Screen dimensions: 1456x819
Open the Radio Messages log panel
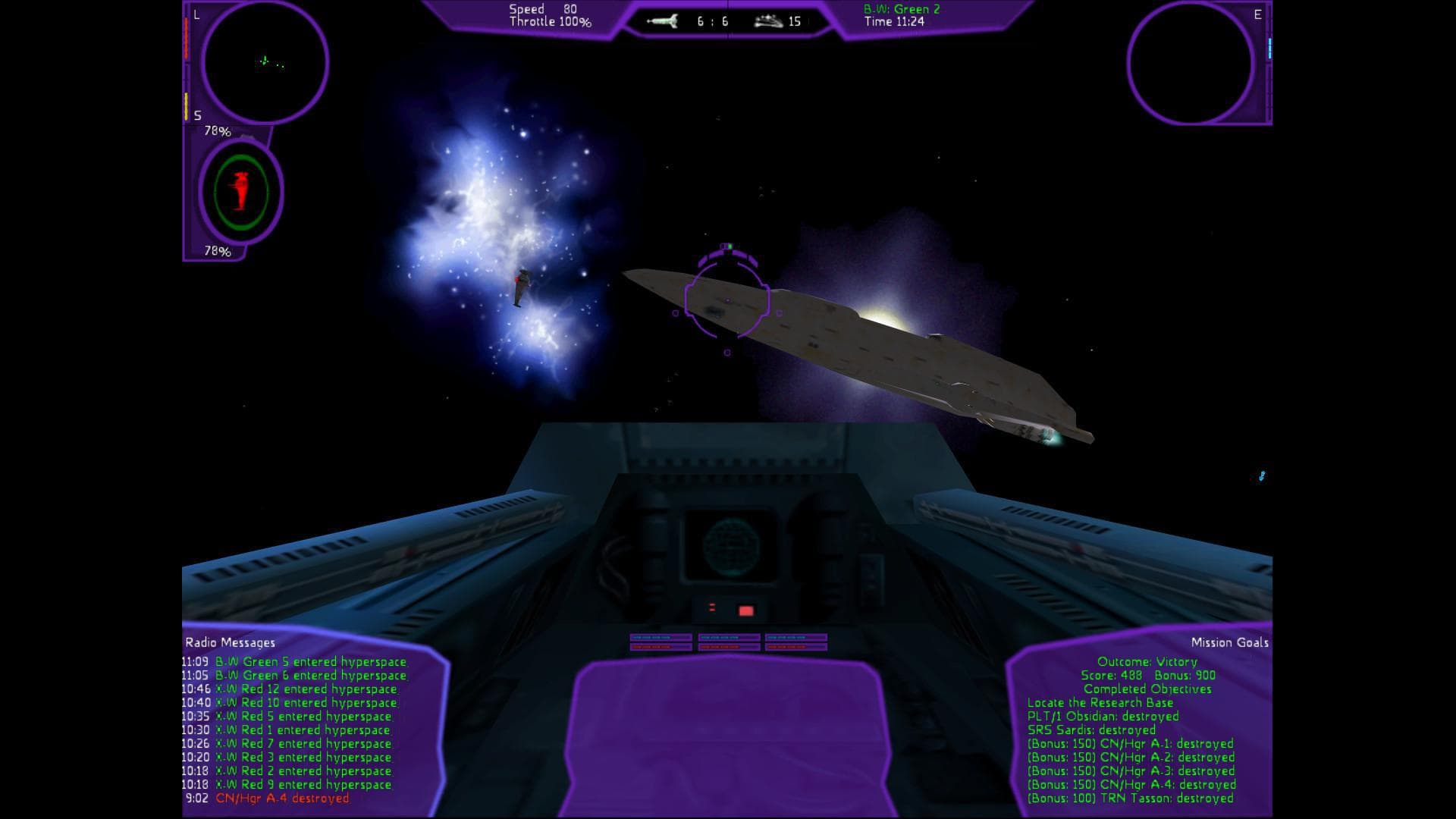[x=231, y=642]
